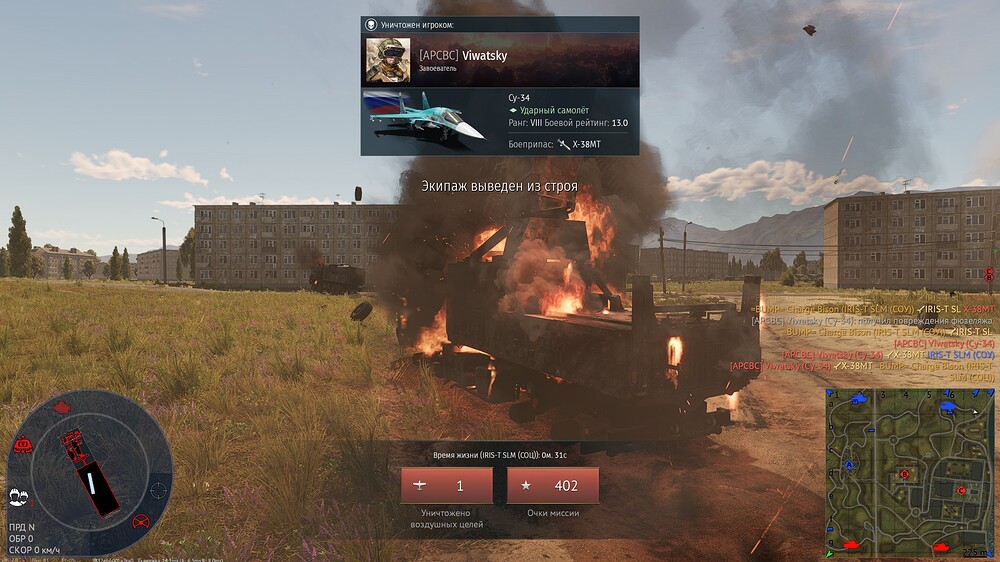Click the blue tank marker on minimap

click(x=858, y=398)
